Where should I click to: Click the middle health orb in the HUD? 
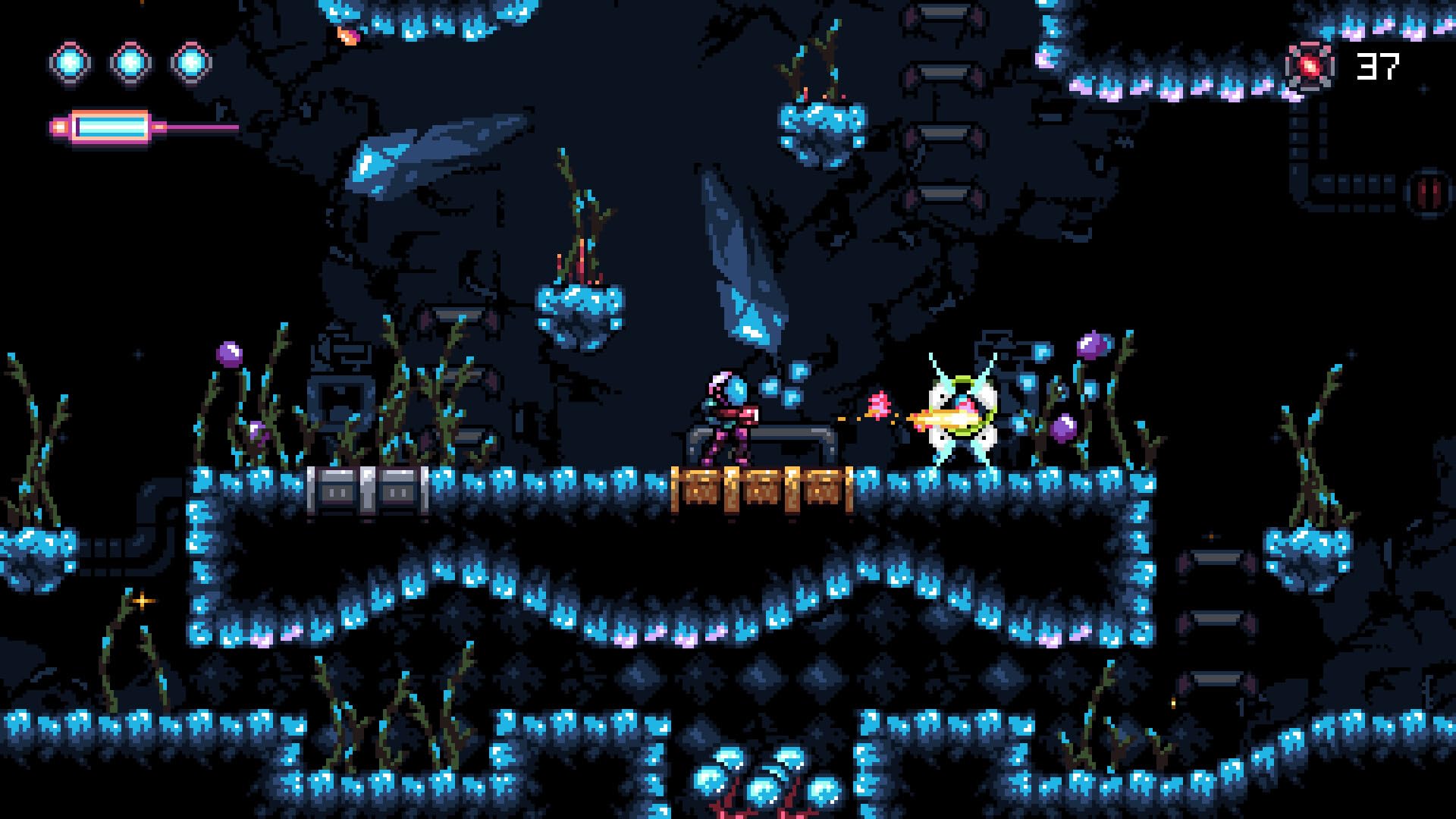click(127, 62)
